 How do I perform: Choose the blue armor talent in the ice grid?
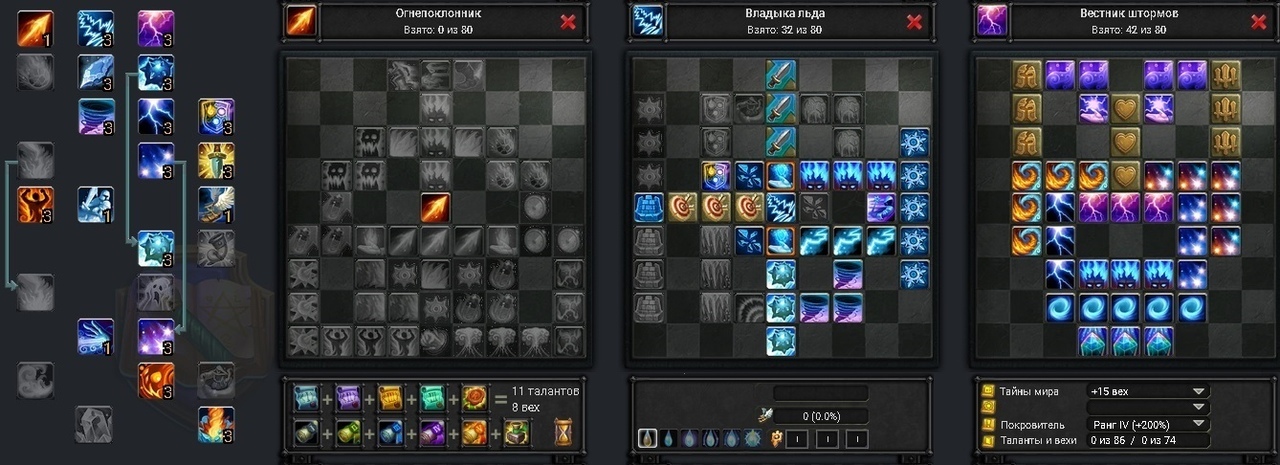648,208
